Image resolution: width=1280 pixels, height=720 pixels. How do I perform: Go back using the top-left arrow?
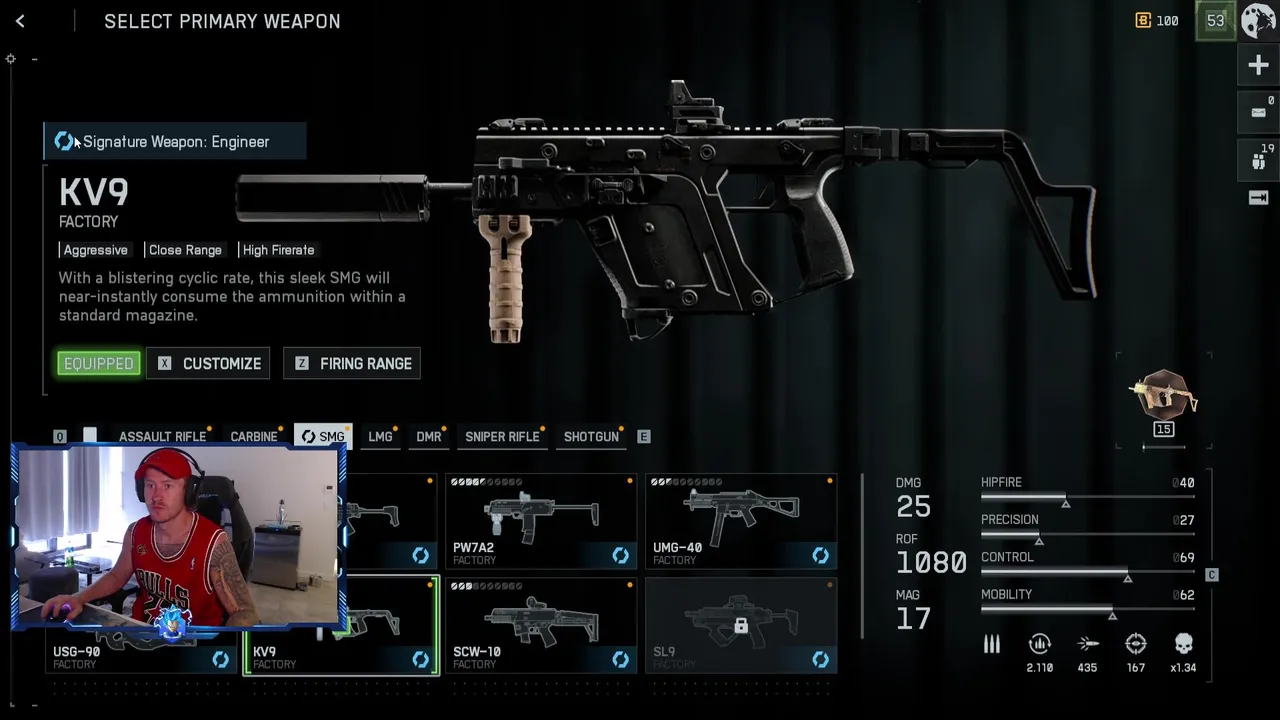[x=20, y=21]
